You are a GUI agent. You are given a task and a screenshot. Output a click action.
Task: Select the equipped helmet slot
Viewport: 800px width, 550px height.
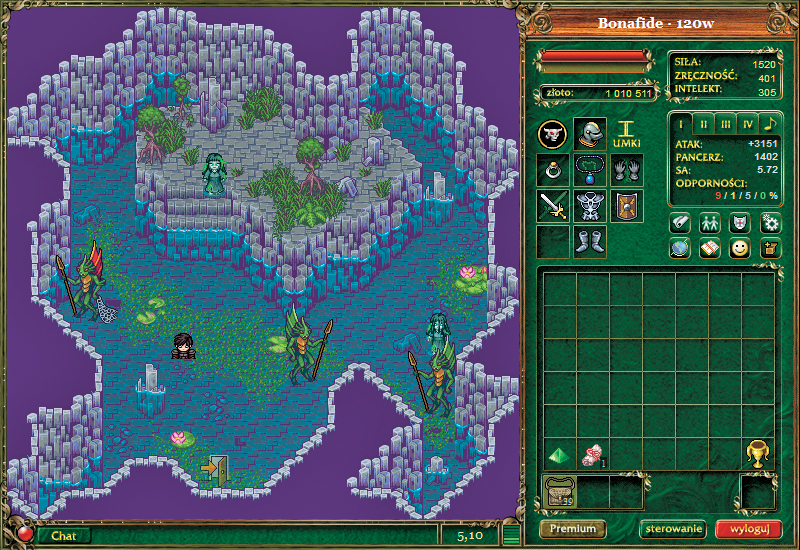[589, 134]
